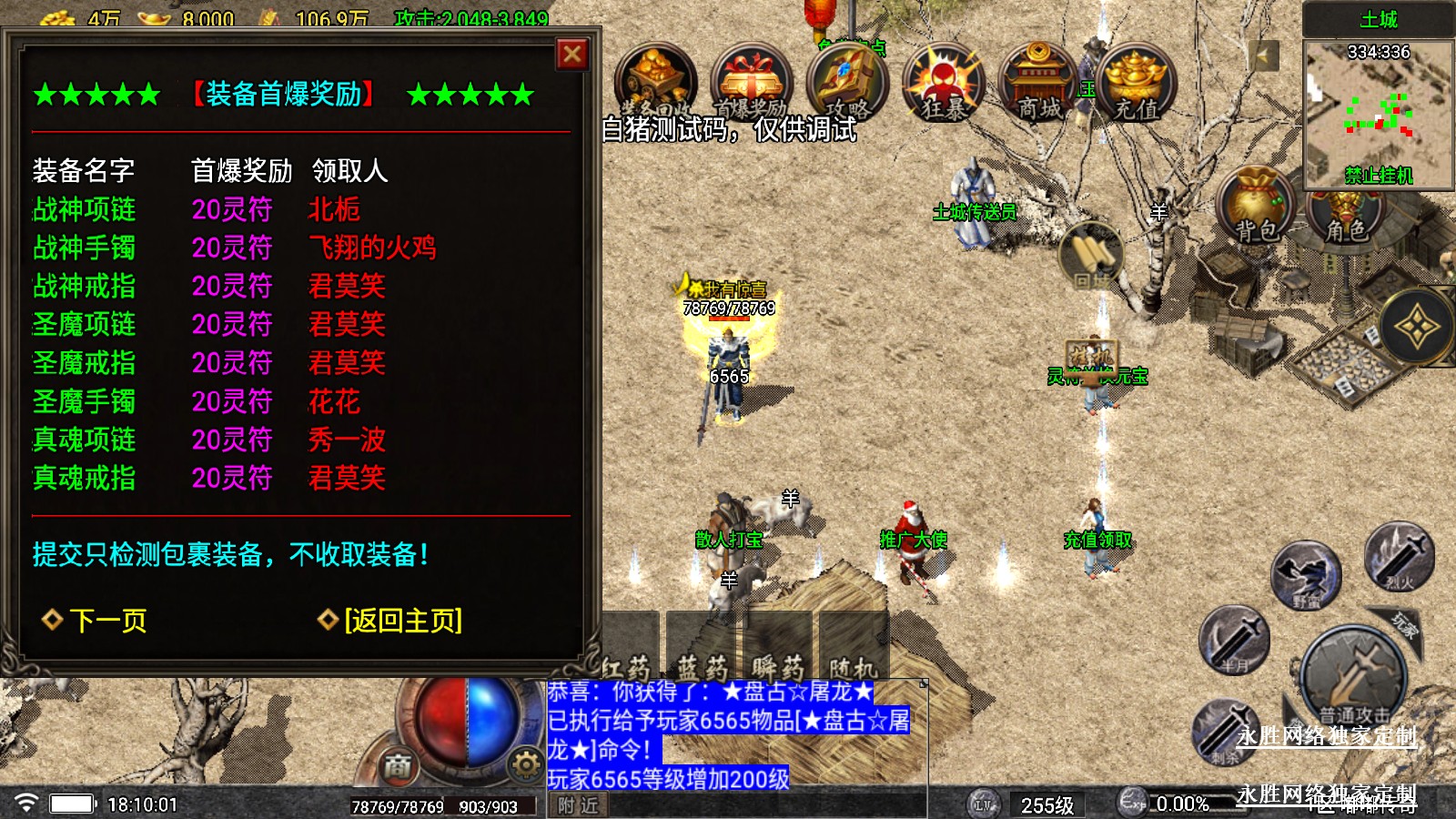The height and width of the screenshot is (819, 1456).
Task: Open the 装备回收 gold cart icon
Action: [x=656, y=84]
